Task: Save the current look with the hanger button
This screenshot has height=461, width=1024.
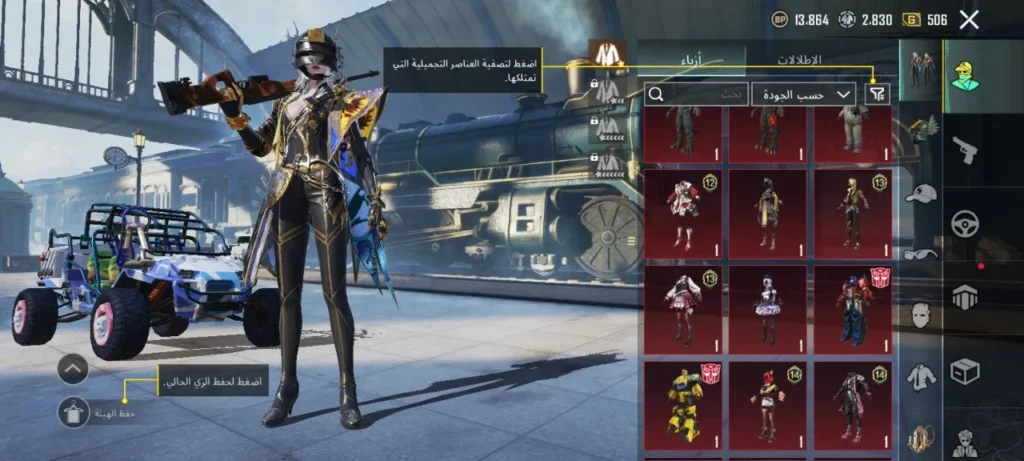Action: [x=74, y=411]
